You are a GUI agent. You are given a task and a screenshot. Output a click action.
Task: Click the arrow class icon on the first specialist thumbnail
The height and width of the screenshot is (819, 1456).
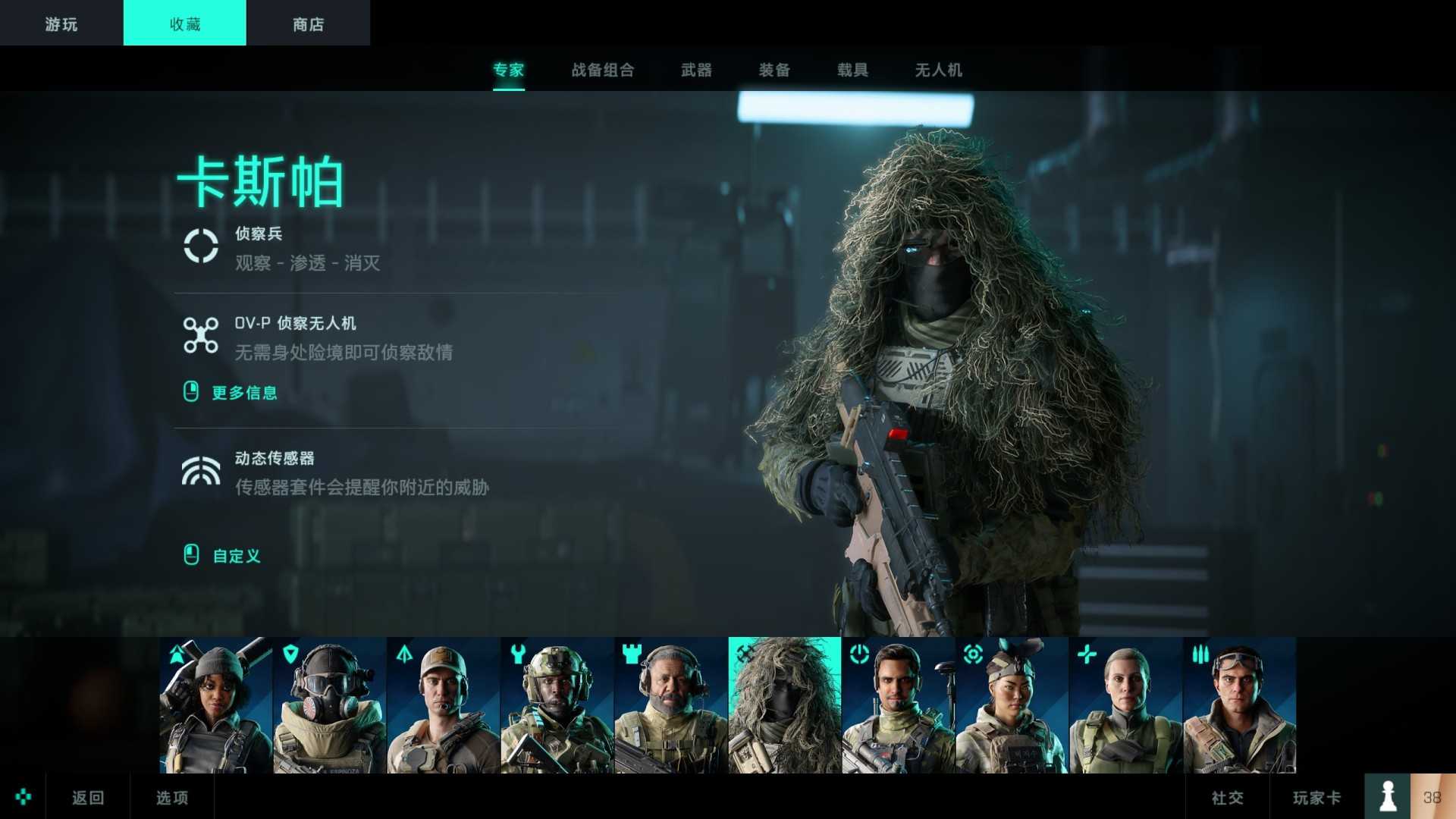point(176,655)
